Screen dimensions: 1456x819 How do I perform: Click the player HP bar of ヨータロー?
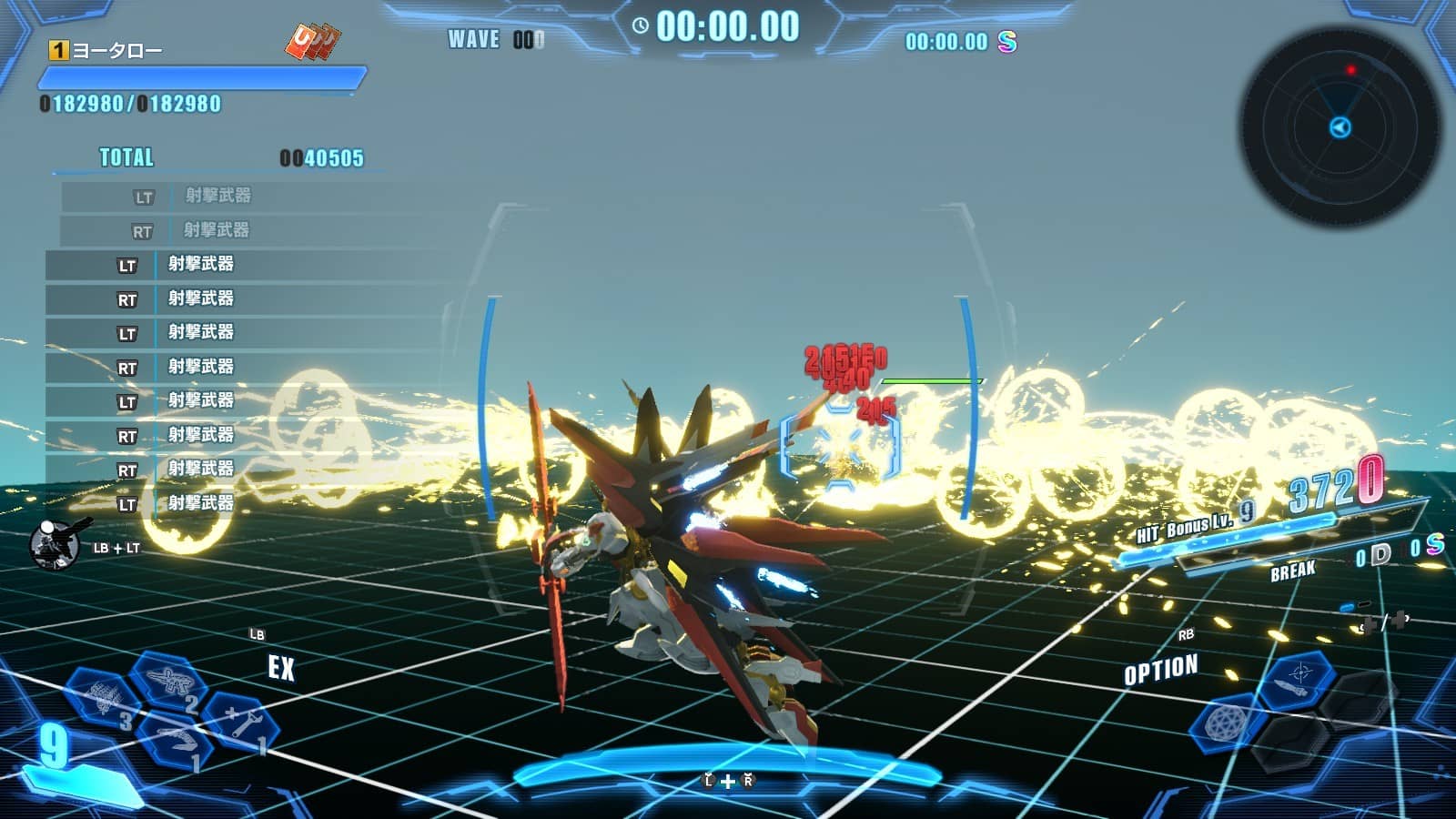tap(198, 80)
